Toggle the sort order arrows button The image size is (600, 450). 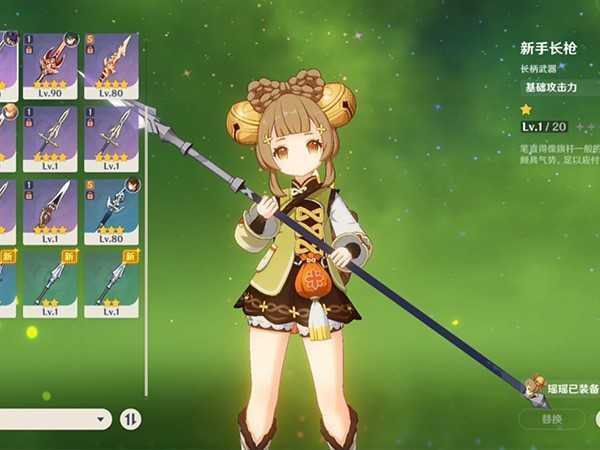[131, 419]
